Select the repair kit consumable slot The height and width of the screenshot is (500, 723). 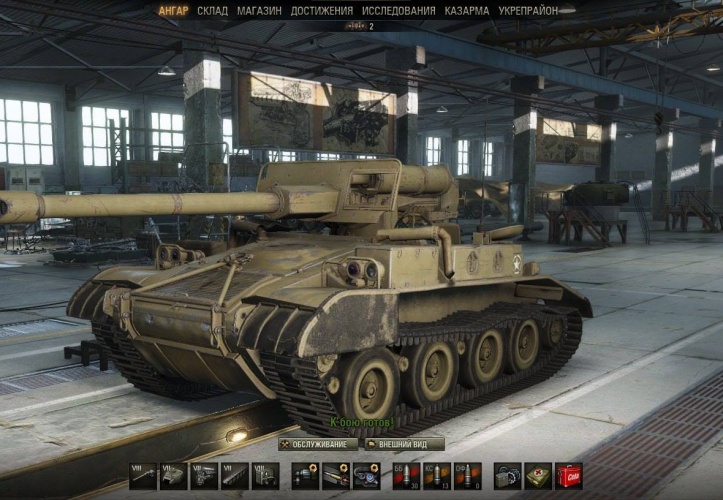click(509, 476)
